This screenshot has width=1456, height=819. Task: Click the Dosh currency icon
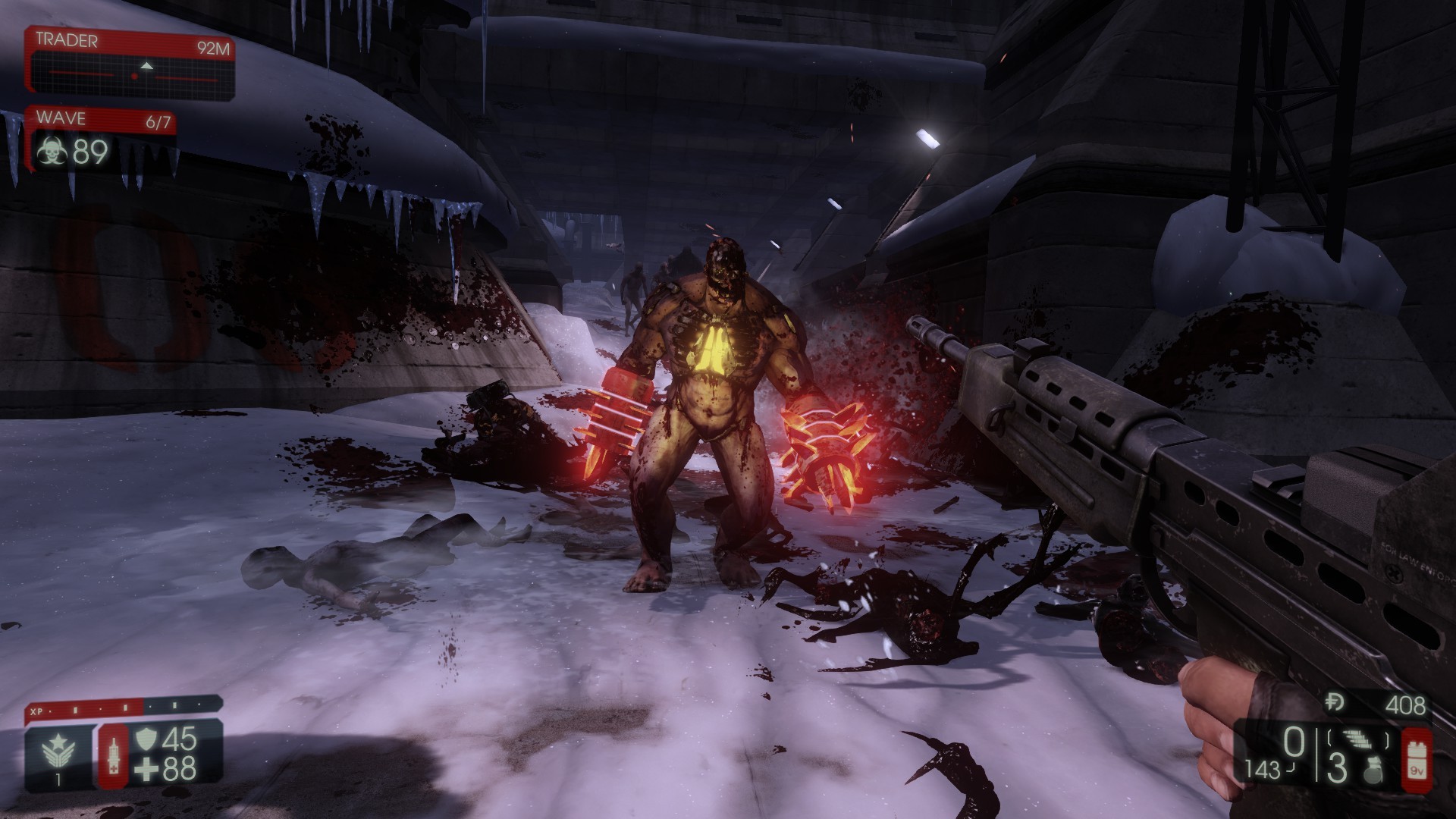coord(1335,704)
